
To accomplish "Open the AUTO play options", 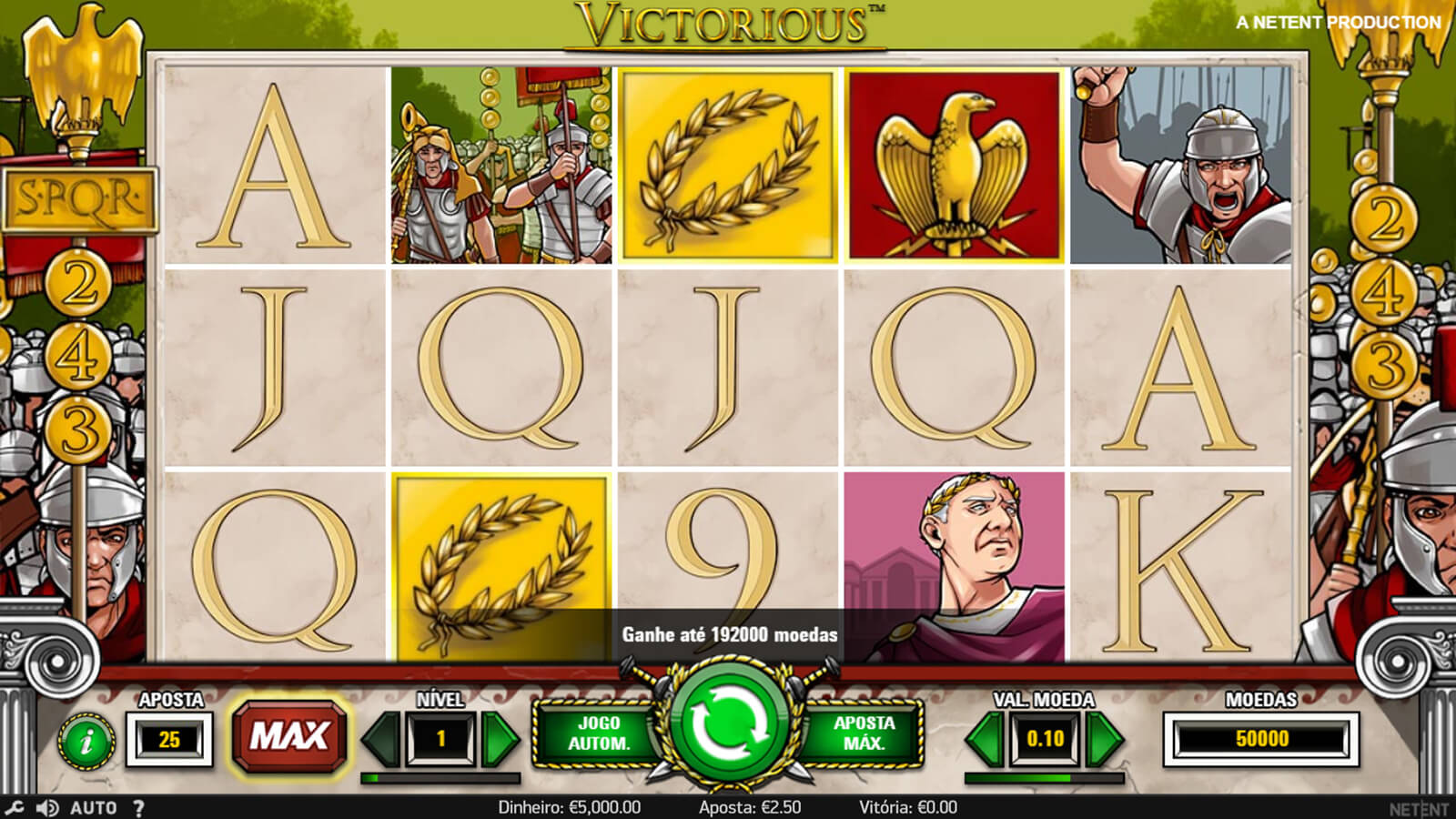I will coord(93,807).
